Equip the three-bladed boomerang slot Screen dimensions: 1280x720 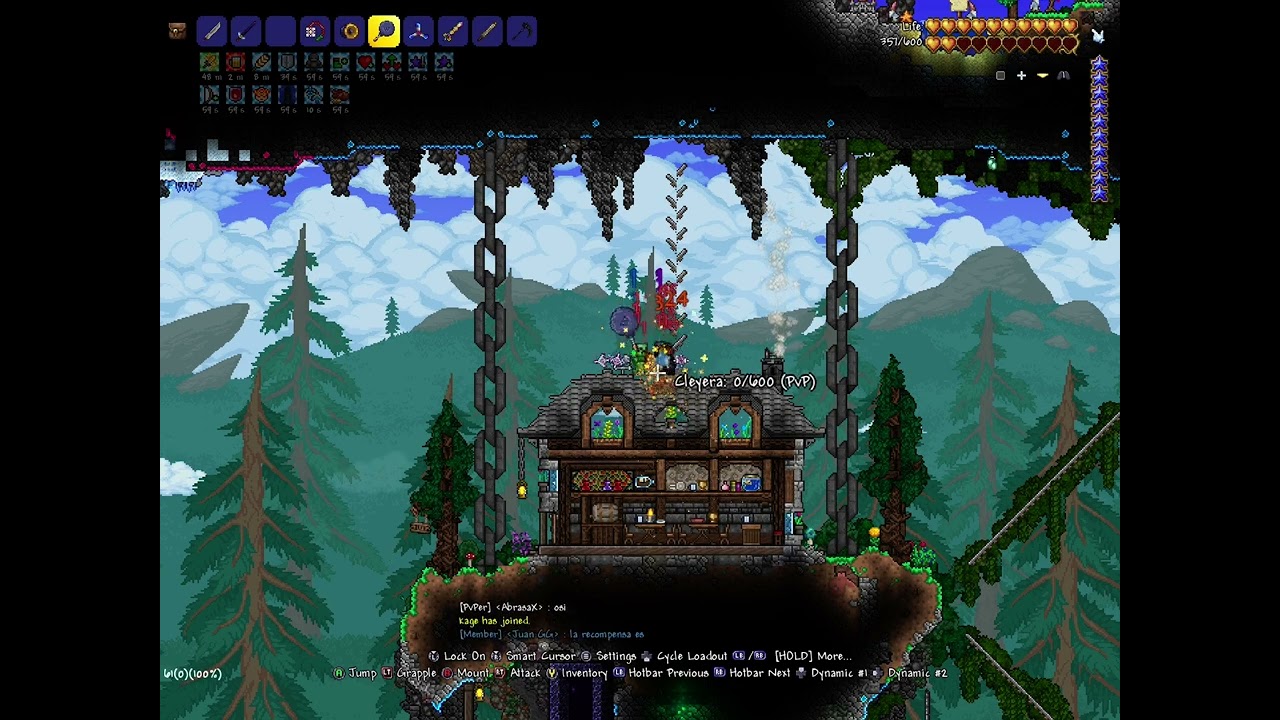[418, 32]
